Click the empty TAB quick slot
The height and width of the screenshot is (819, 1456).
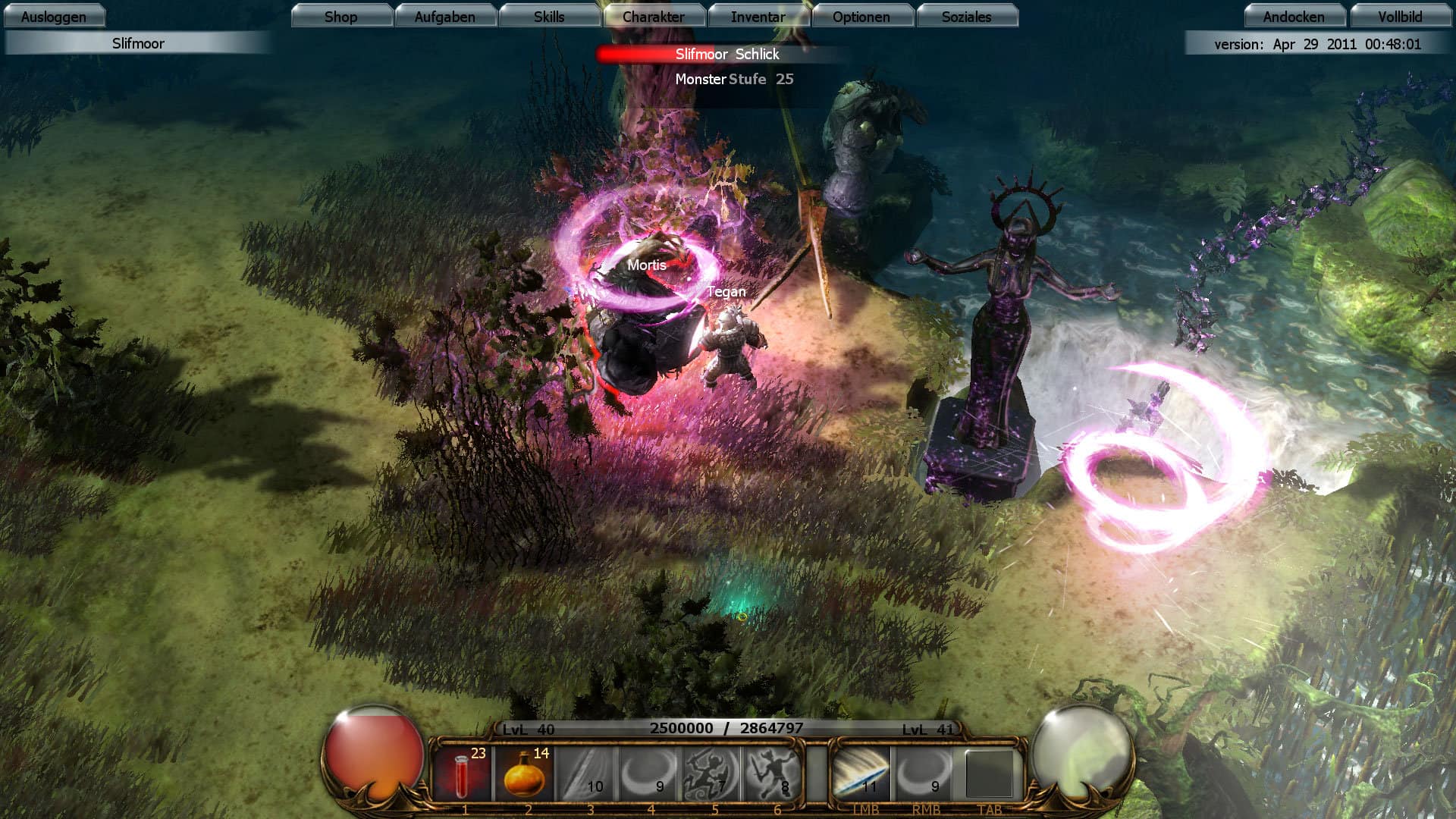[990, 773]
